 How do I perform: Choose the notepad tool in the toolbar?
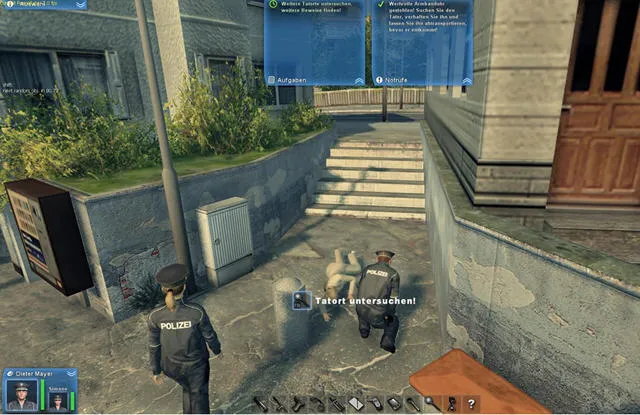click(354, 404)
